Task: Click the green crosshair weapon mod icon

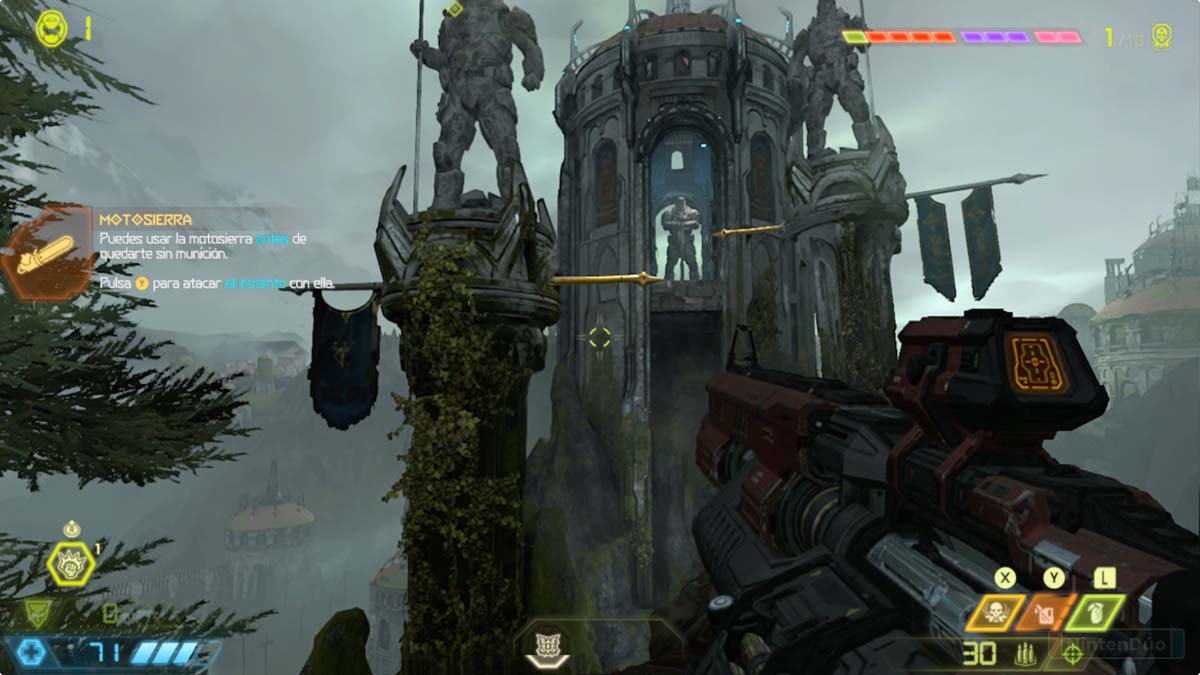Action: coord(1073,654)
